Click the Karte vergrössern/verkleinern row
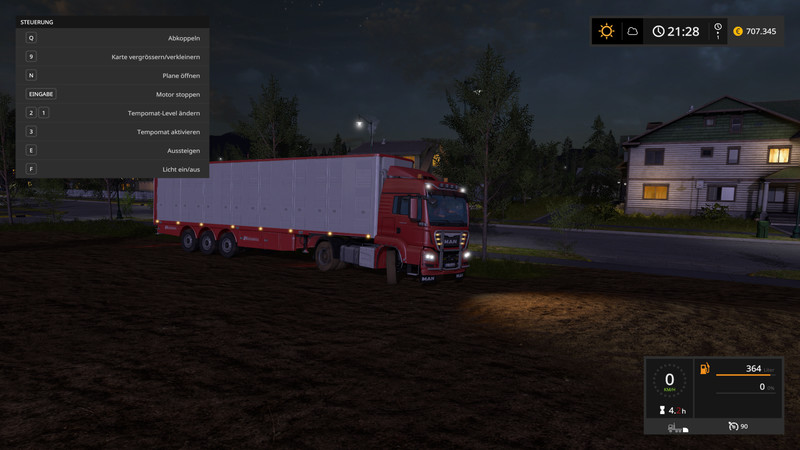The width and height of the screenshot is (800, 450). coord(112,57)
